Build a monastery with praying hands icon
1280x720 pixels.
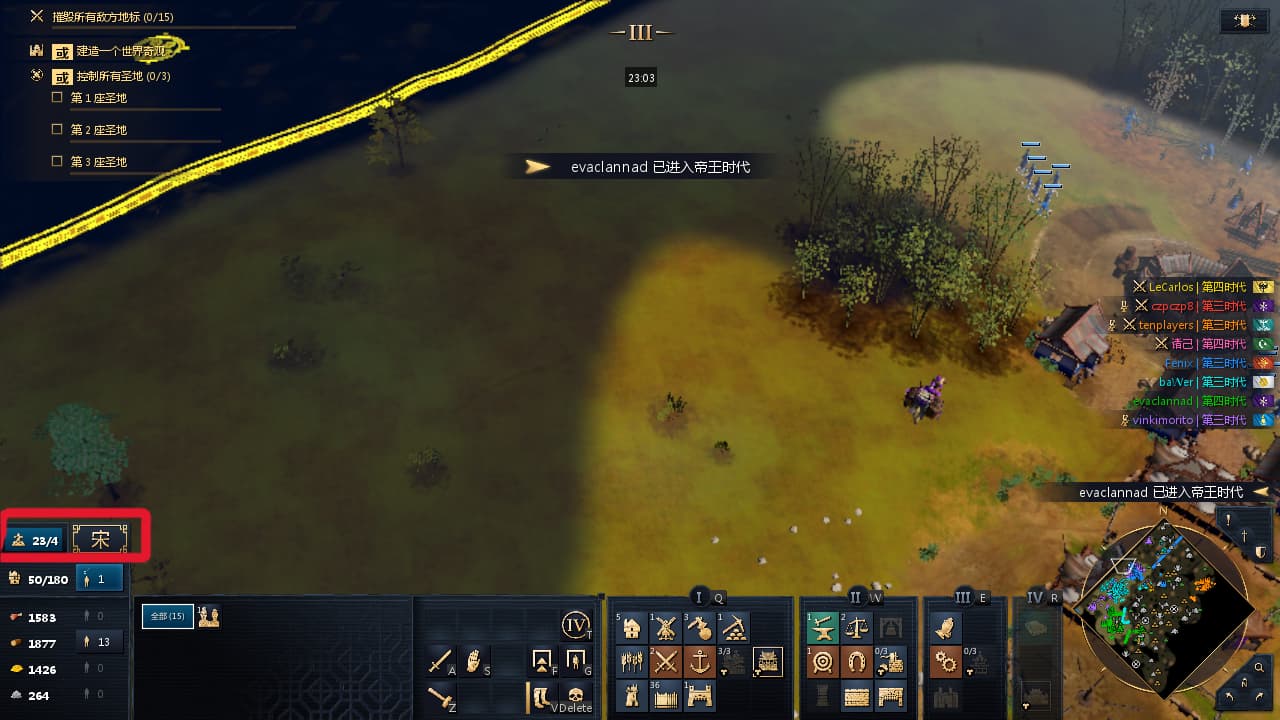click(x=946, y=629)
